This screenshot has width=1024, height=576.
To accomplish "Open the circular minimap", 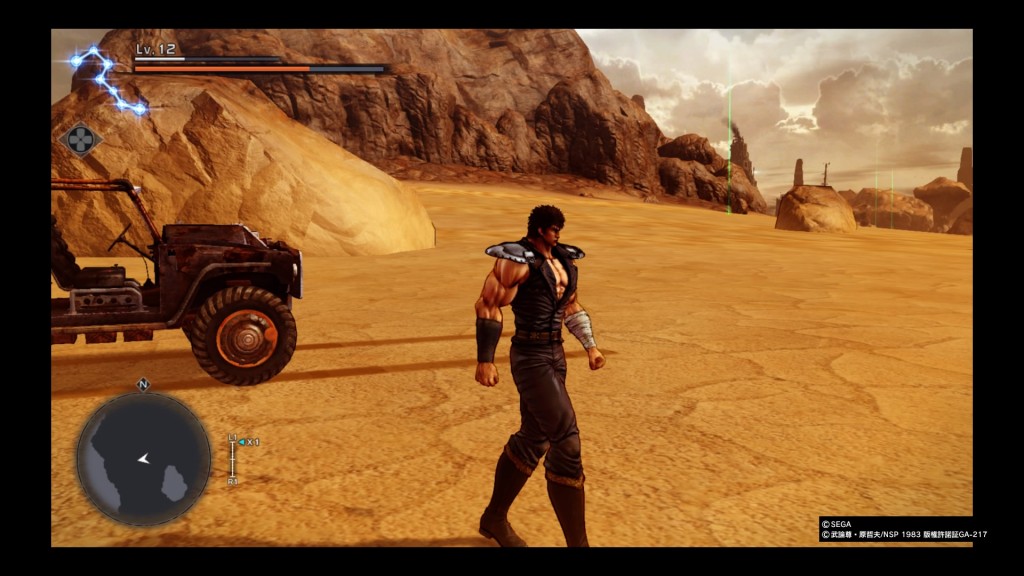I will tap(143, 459).
